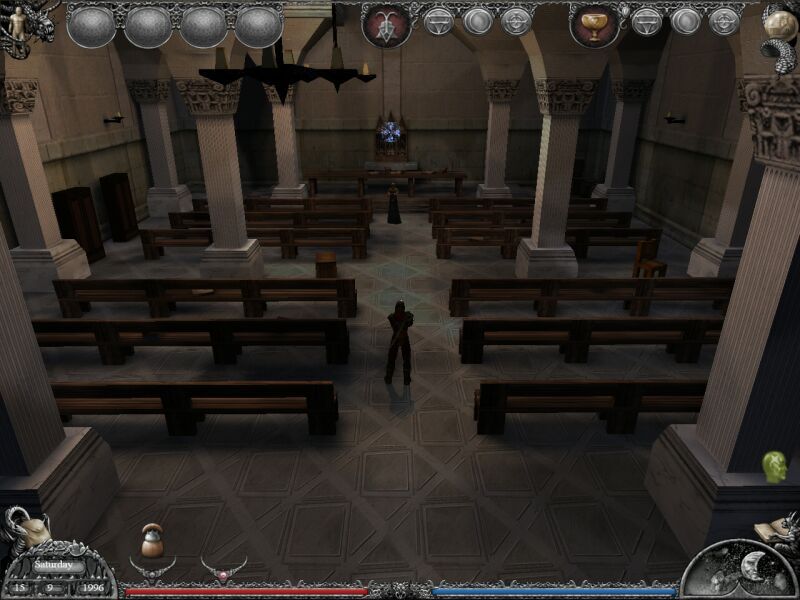Image resolution: width=800 pixels, height=600 pixels.
Task: Open the journal book icon
Action: [776, 527]
